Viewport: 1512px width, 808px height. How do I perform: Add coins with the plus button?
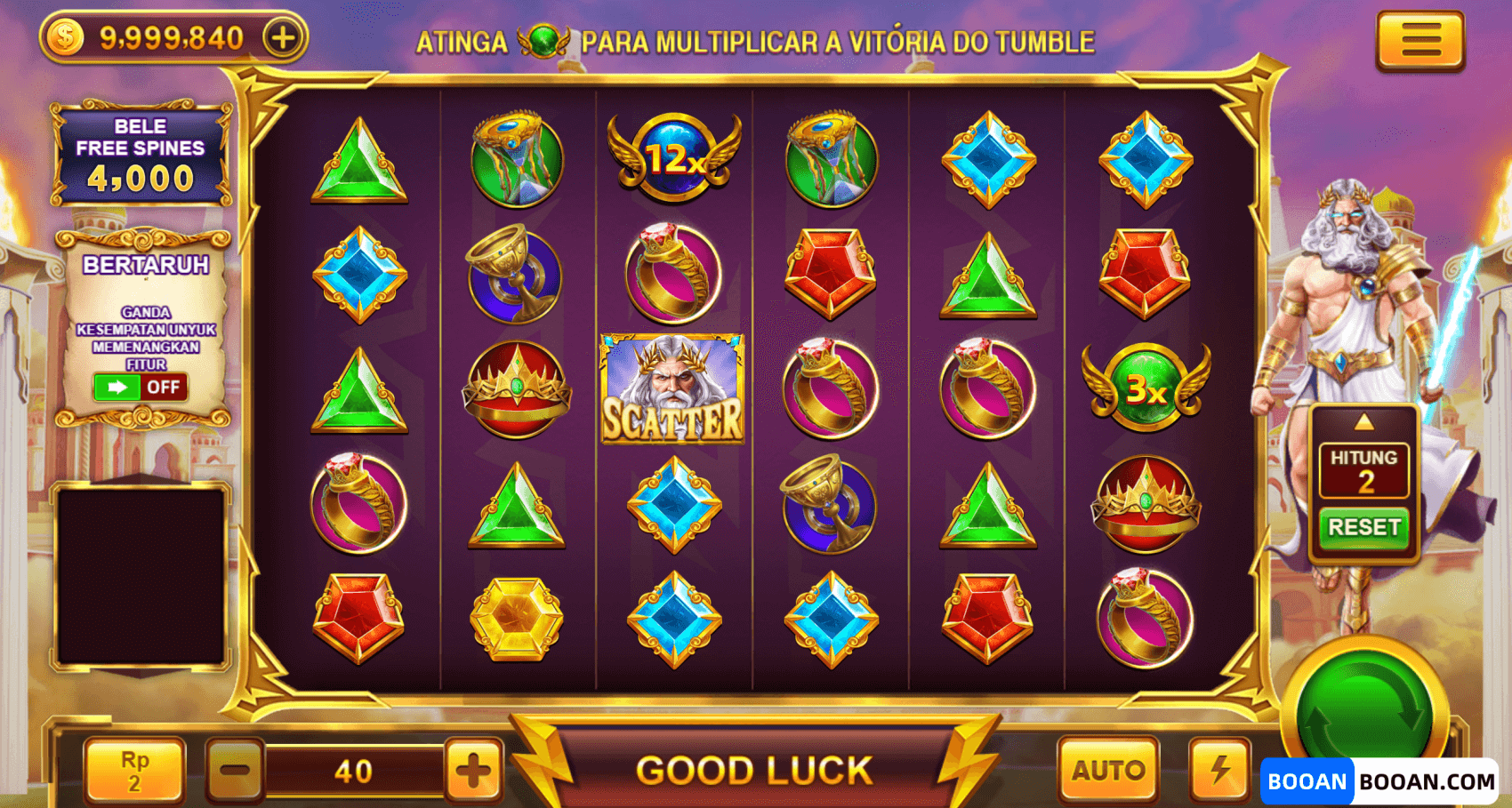[283, 38]
